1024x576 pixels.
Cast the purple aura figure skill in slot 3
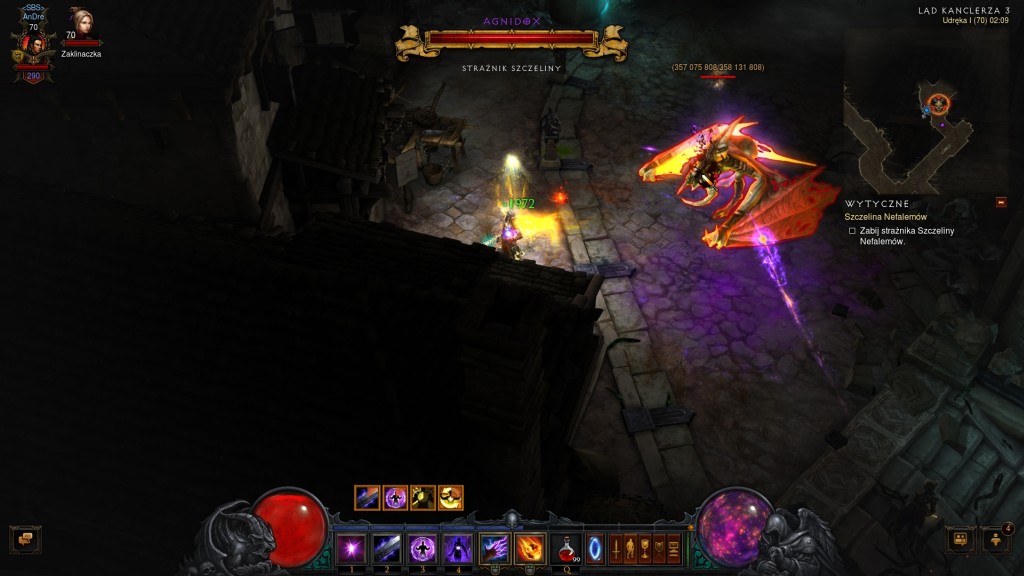(422, 548)
